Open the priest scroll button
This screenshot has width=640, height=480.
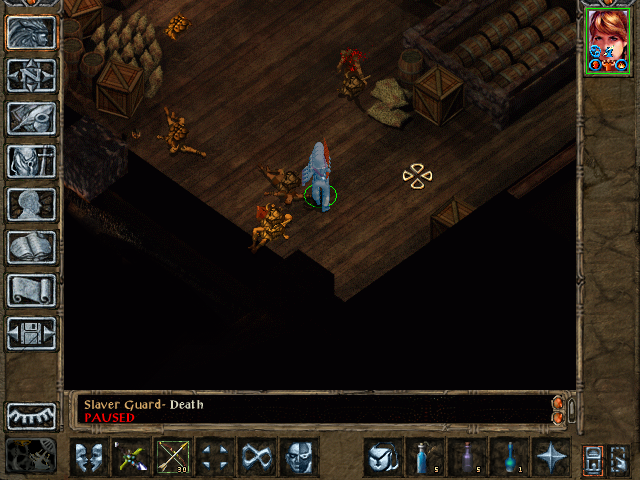[x=32, y=290]
